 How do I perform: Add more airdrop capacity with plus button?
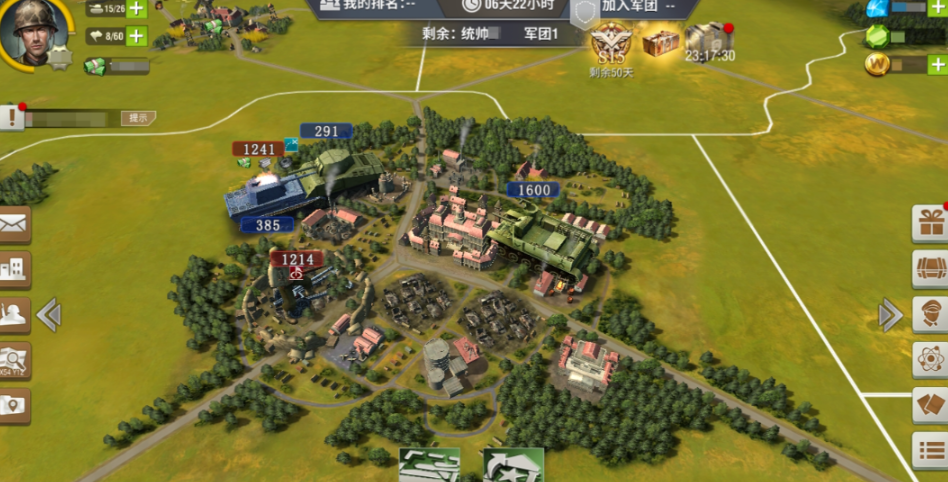(x=136, y=37)
